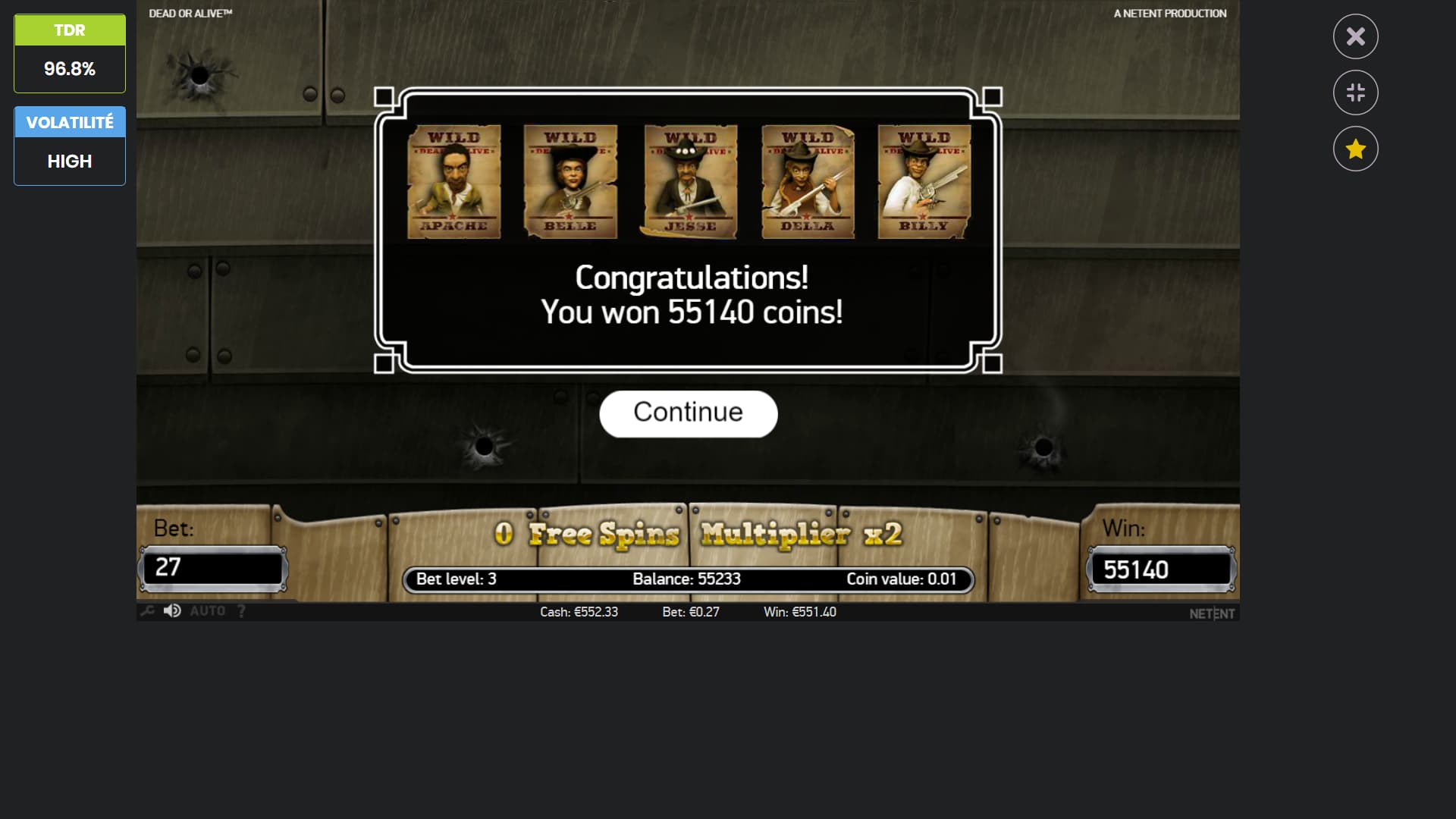Continue past the congratulations win screen
The height and width of the screenshot is (819, 1456).
click(688, 413)
